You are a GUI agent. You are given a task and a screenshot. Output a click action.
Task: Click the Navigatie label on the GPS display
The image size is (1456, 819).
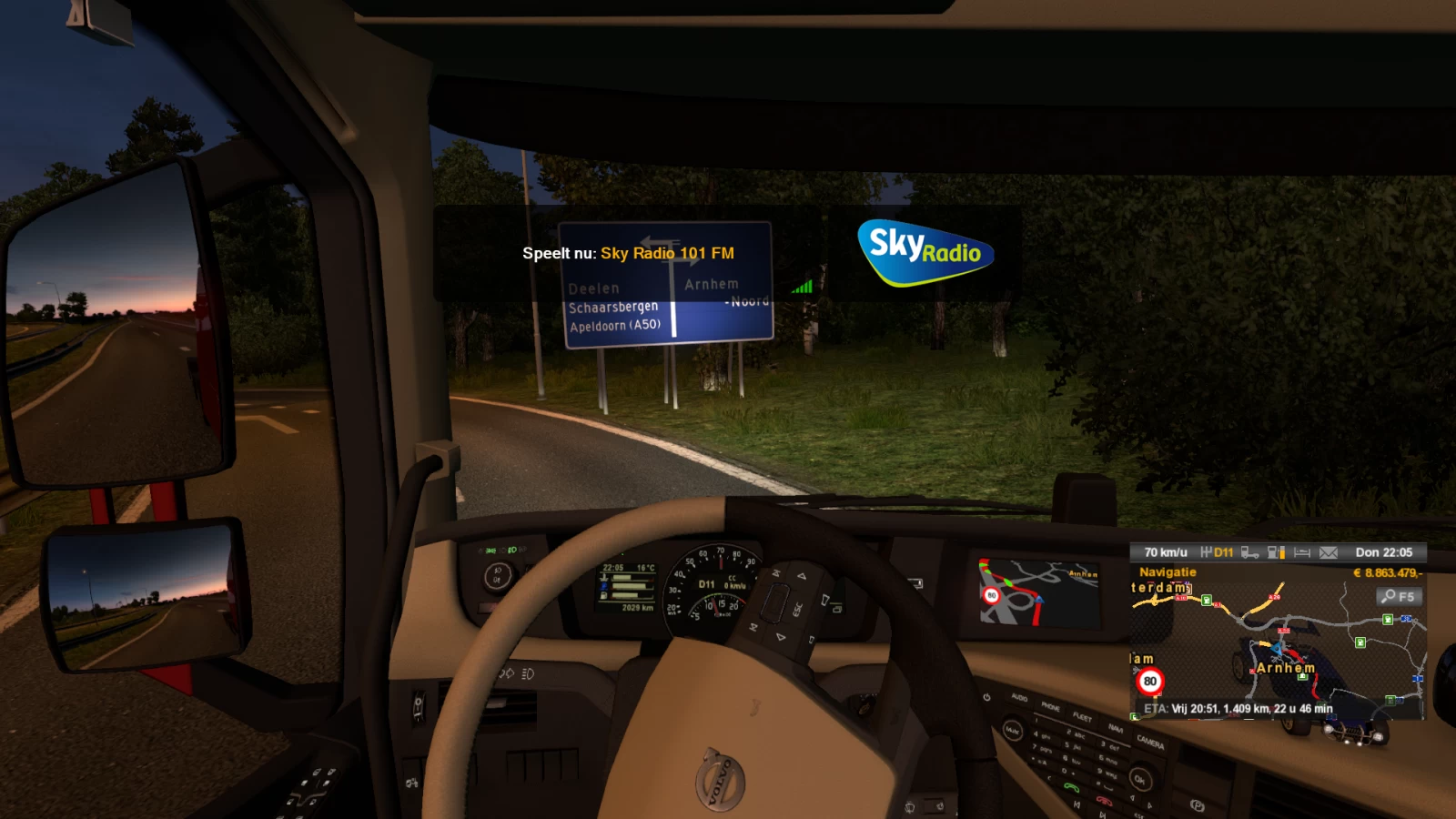pos(1168,571)
